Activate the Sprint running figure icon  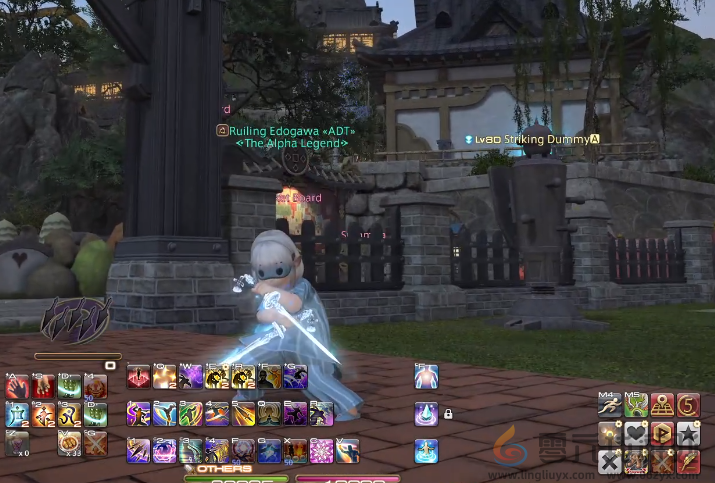609,406
